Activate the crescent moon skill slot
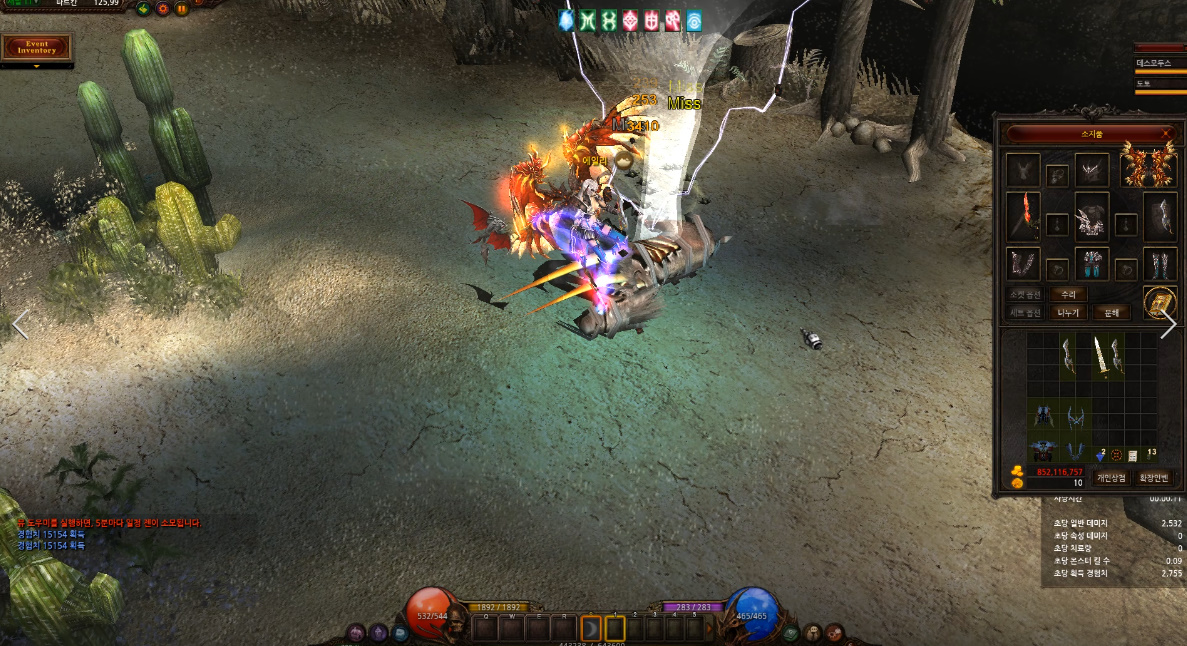 (590, 628)
